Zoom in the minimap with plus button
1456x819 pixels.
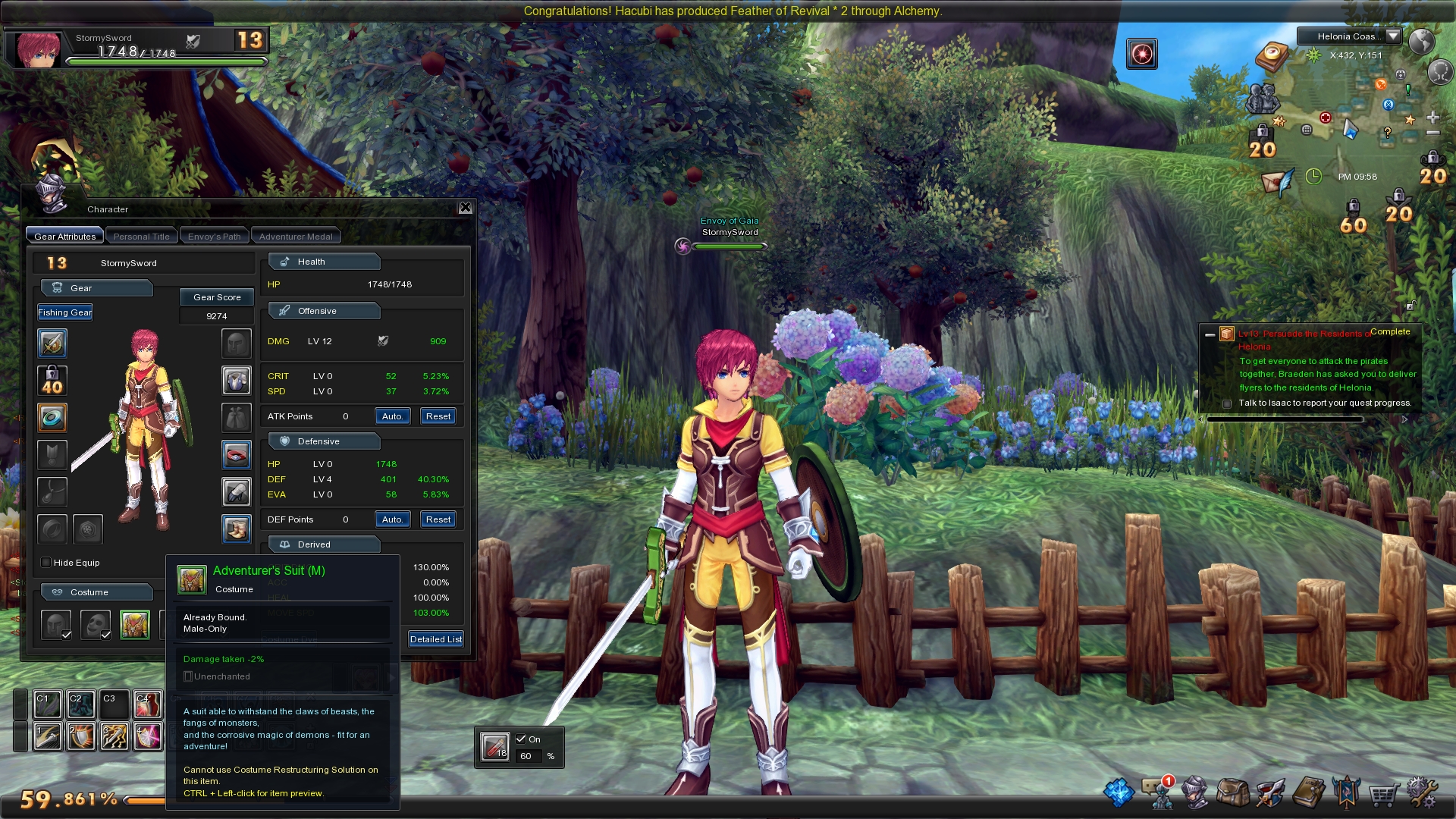pyautogui.click(x=1432, y=118)
